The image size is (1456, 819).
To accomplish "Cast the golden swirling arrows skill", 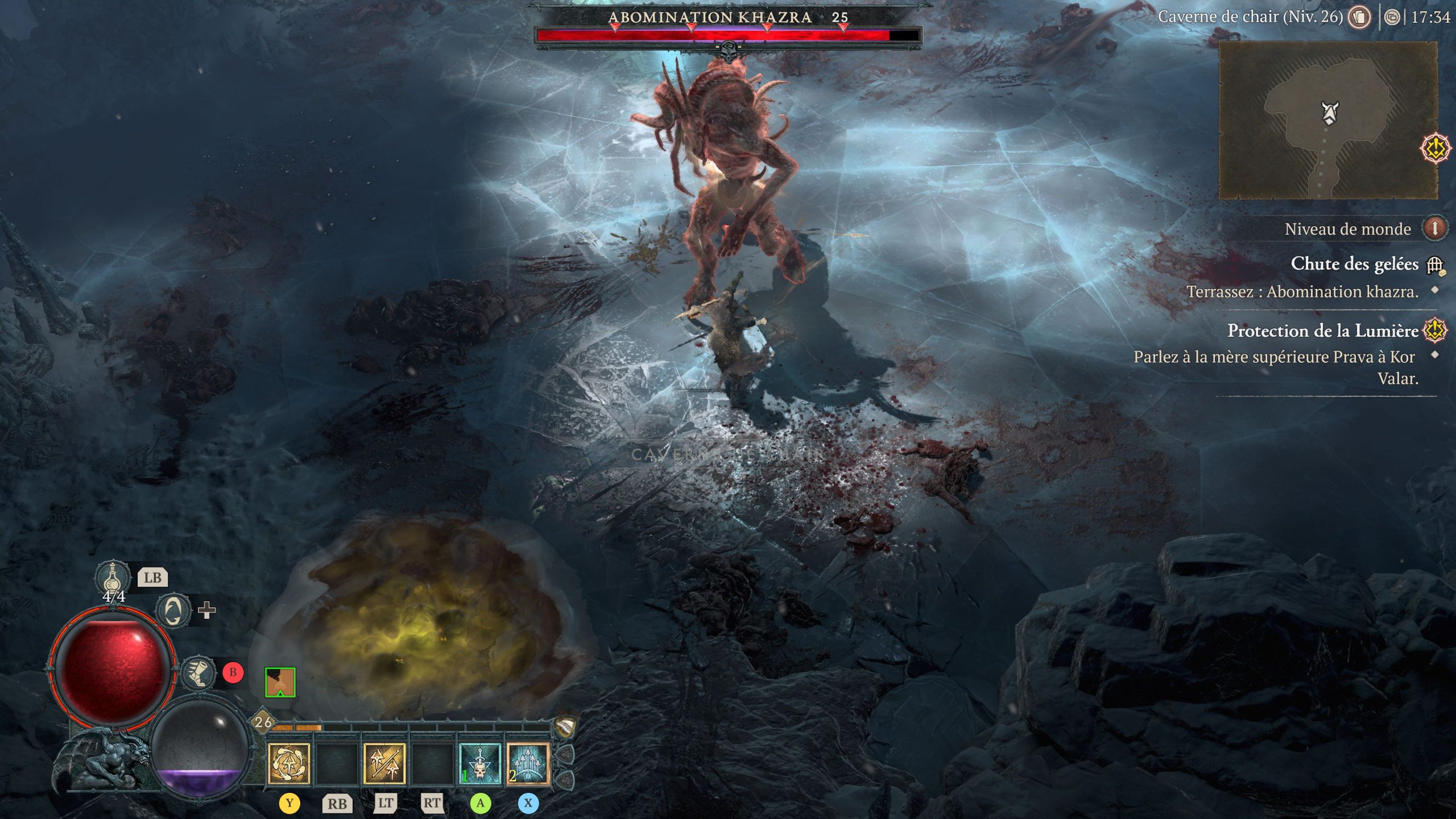I will [289, 764].
